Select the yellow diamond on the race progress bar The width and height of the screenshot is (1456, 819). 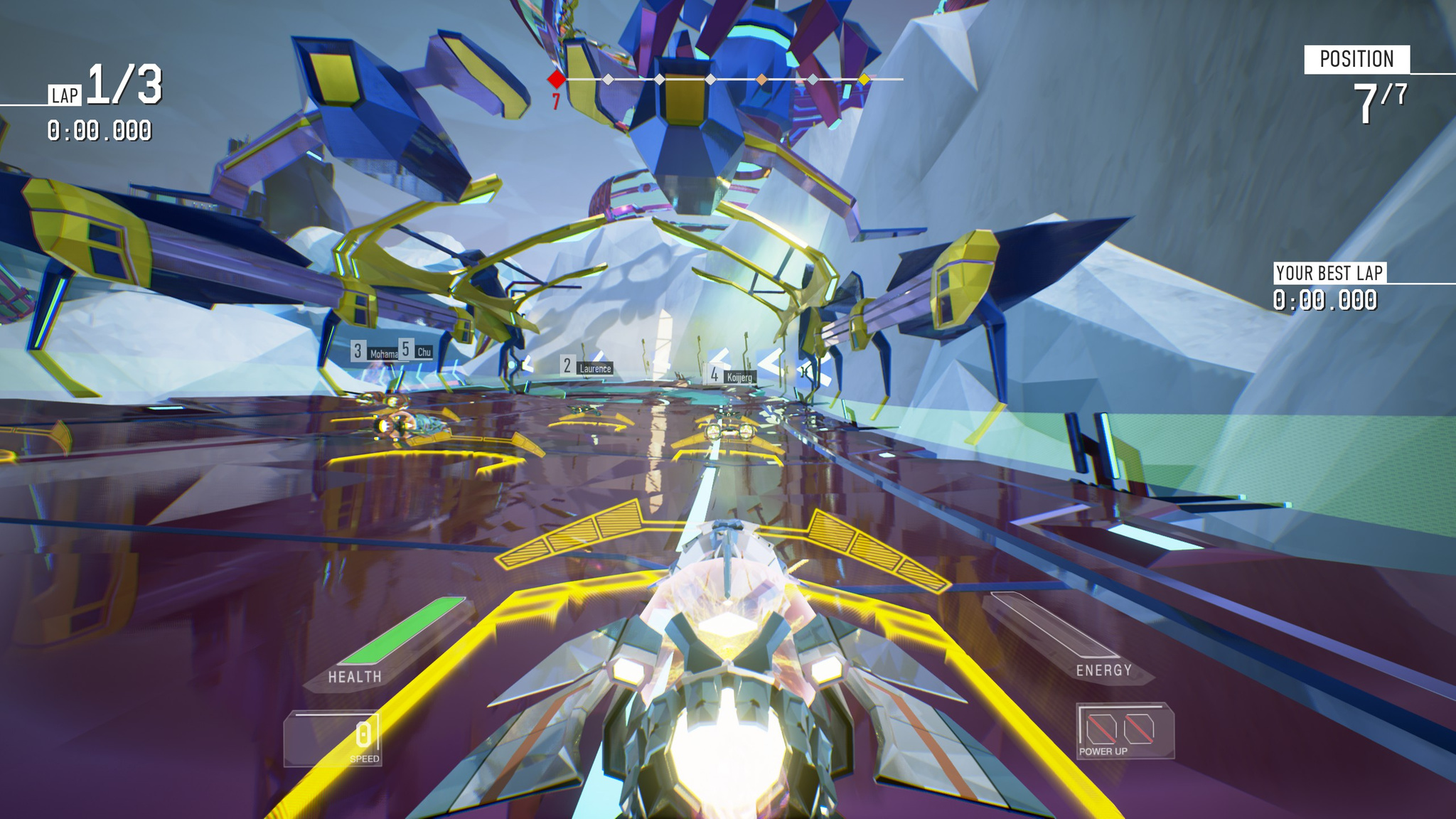pos(864,80)
